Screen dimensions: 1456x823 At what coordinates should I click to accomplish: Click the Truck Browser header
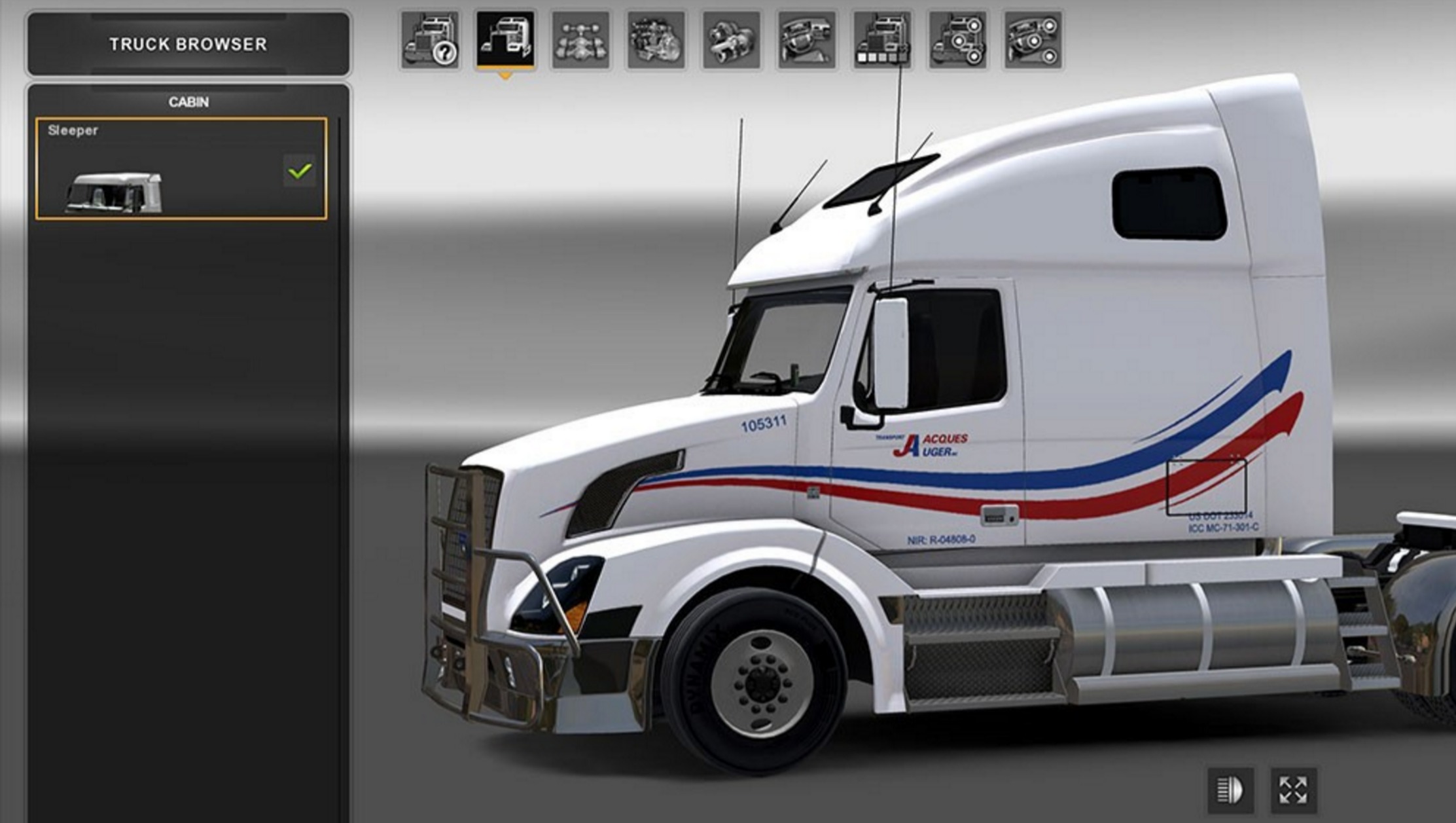point(188,44)
